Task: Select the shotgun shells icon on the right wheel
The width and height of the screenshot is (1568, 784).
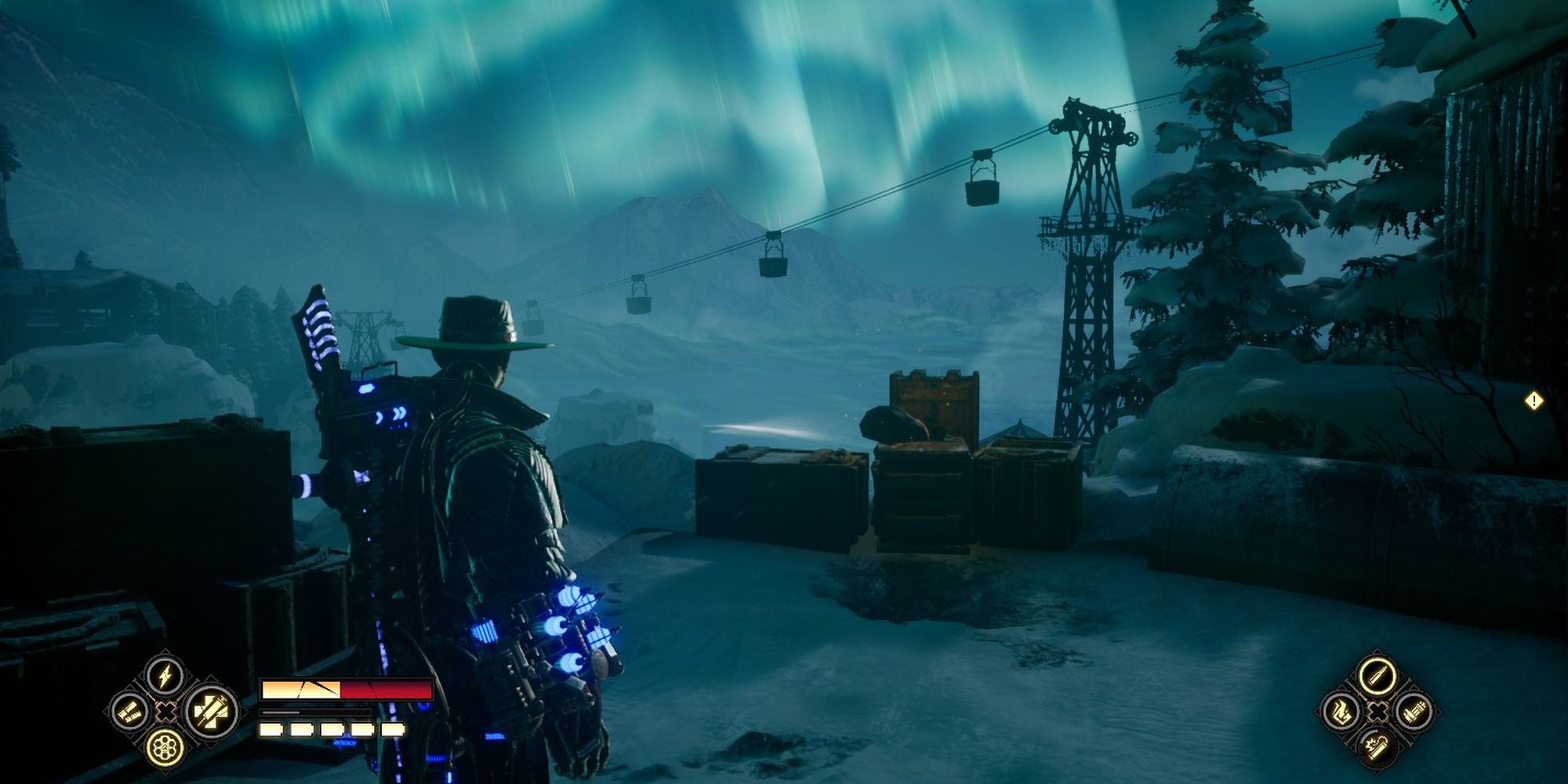Action: 1414,712
